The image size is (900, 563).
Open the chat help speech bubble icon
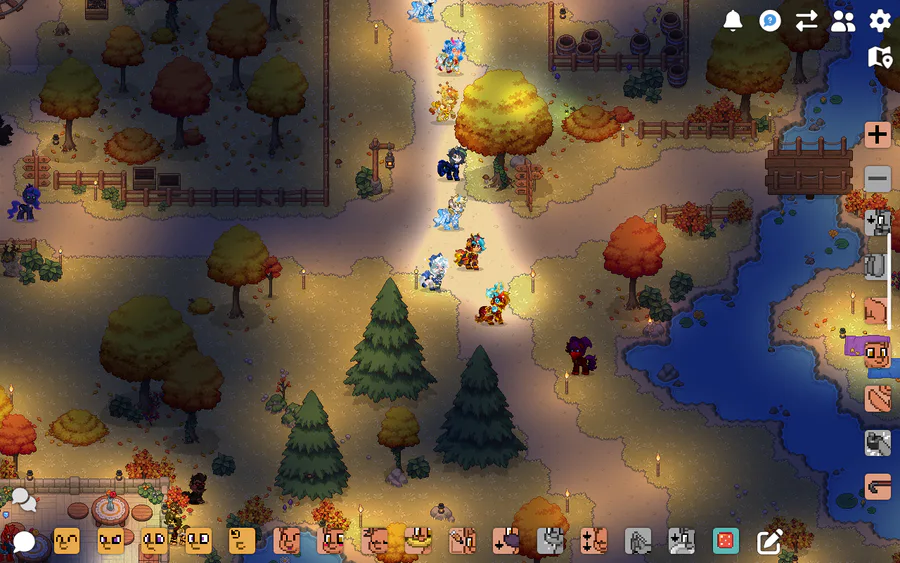(x=770, y=21)
